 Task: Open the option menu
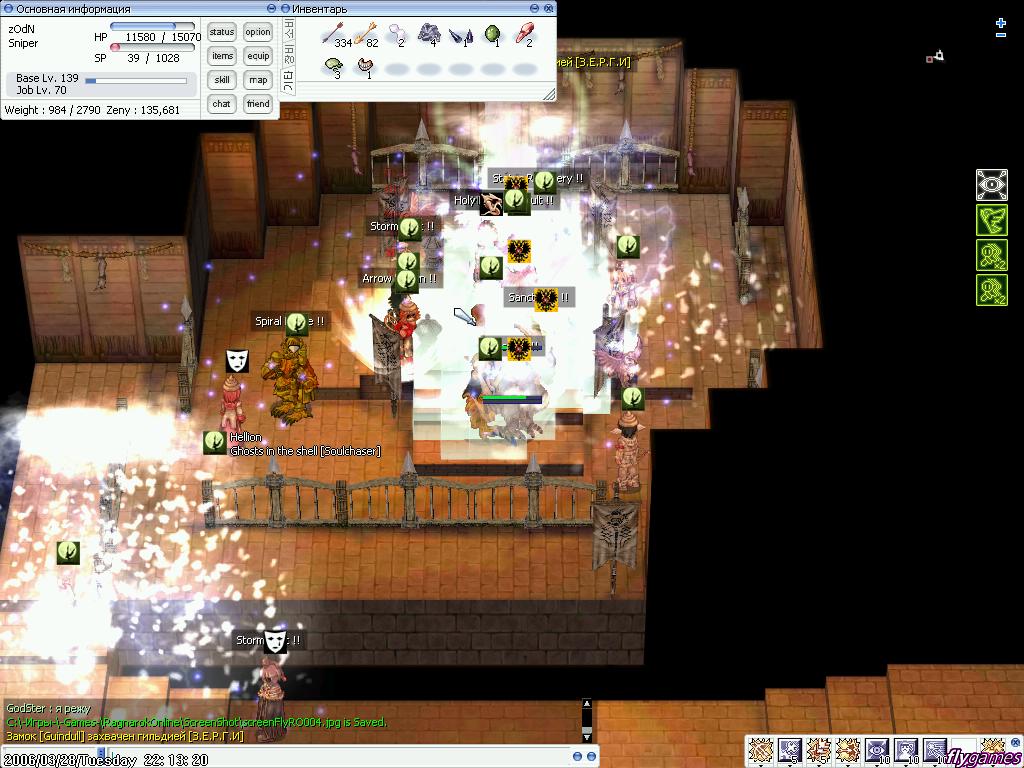(x=258, y=32)
